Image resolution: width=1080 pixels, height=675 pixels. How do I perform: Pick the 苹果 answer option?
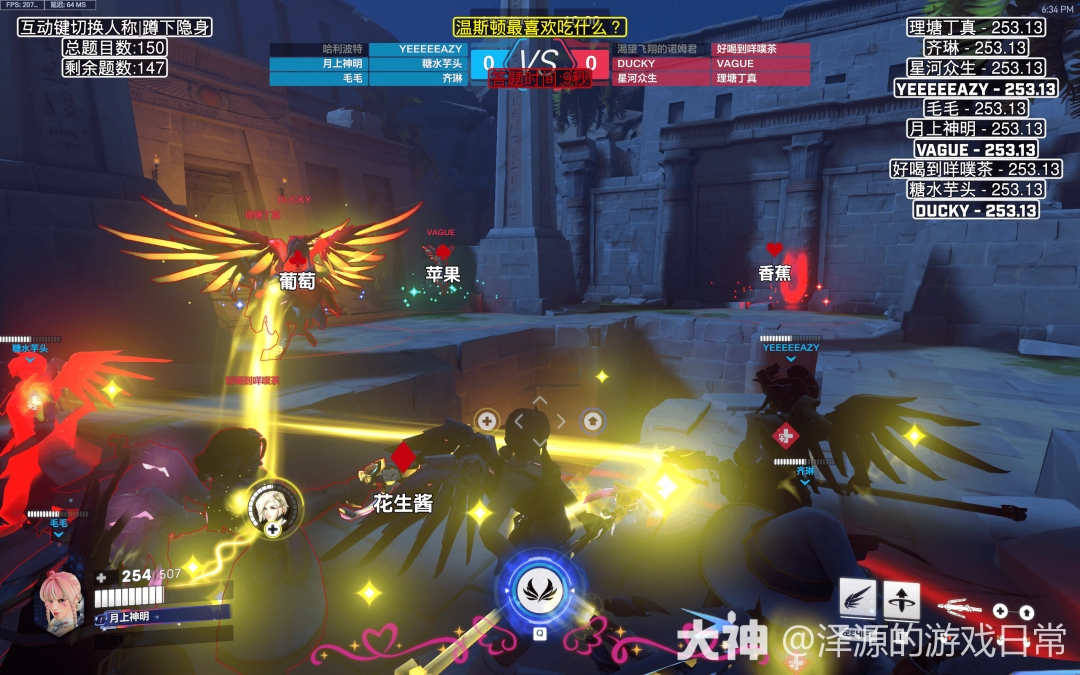pos(442,273)
